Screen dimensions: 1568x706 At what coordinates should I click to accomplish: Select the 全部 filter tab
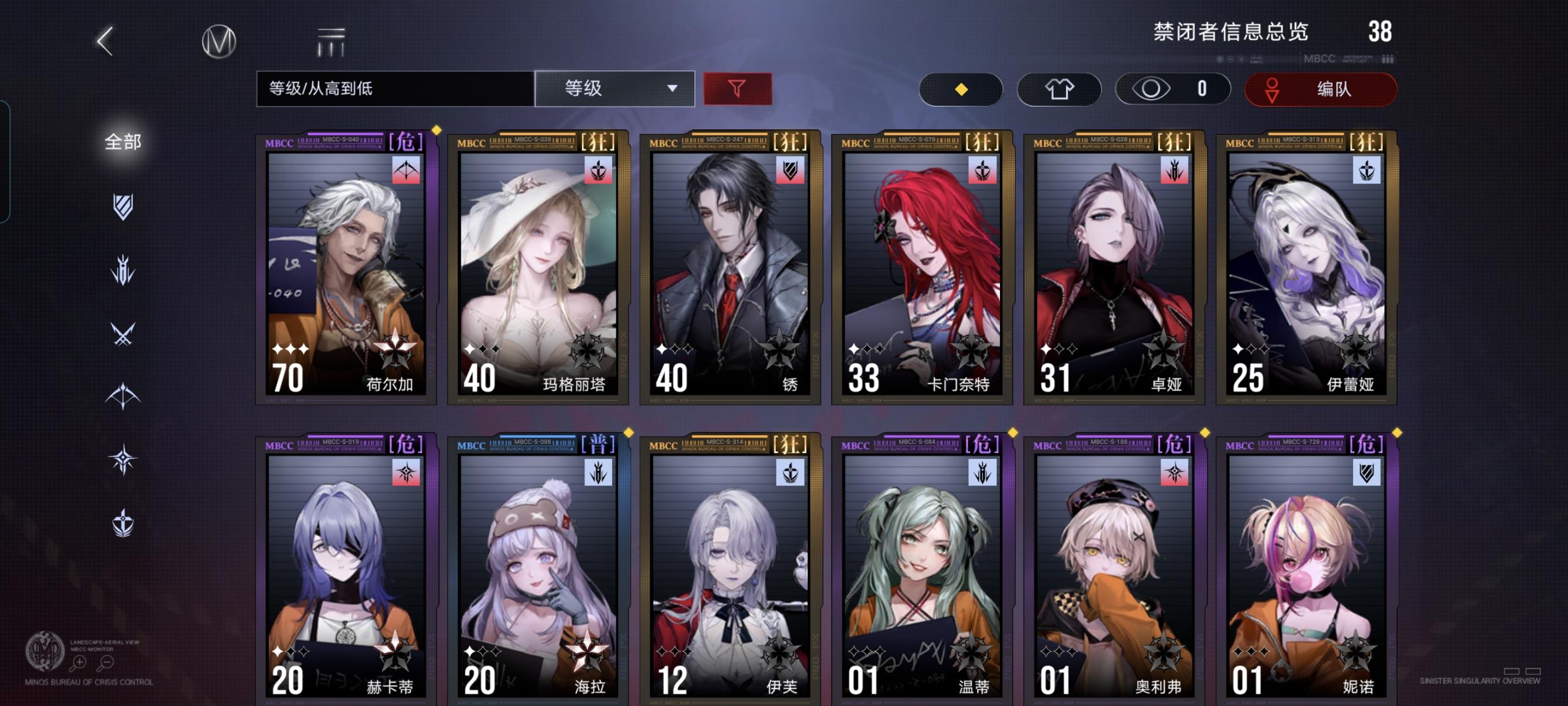pos(122,141)
